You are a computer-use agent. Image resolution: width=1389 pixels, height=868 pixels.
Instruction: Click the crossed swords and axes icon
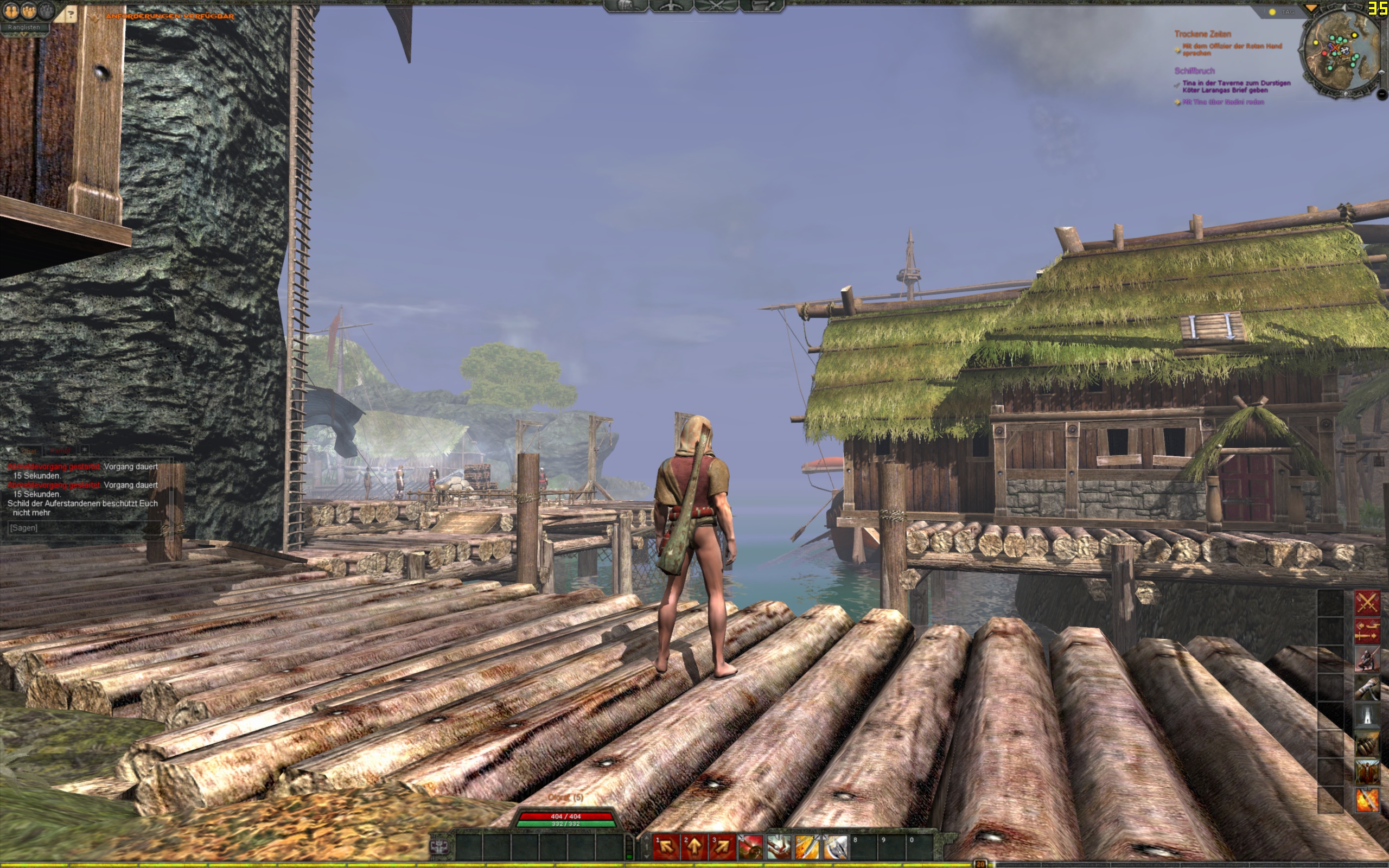click(1367, 603)
